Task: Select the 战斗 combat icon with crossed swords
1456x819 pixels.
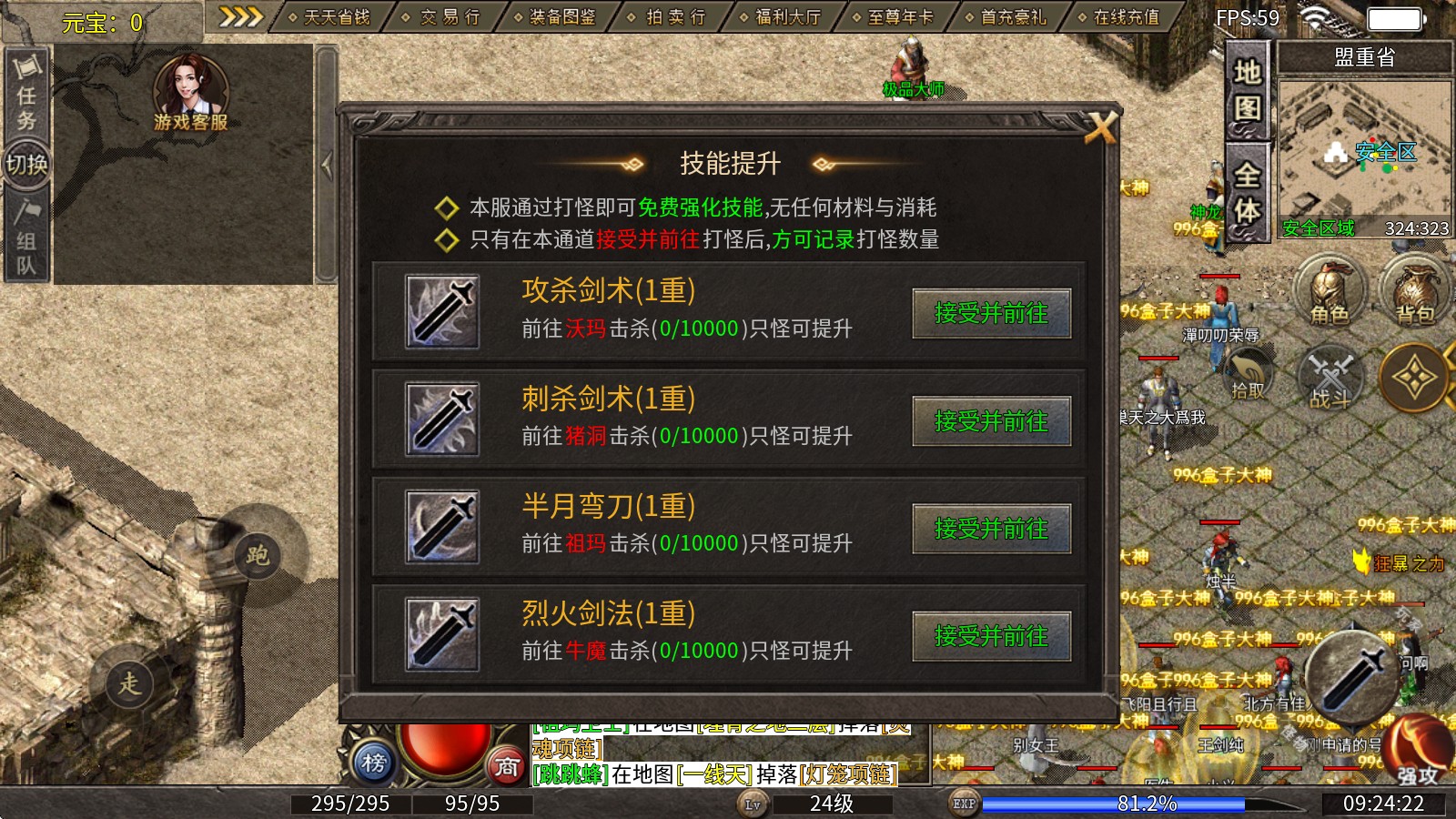Action: tap(1332, 380)
